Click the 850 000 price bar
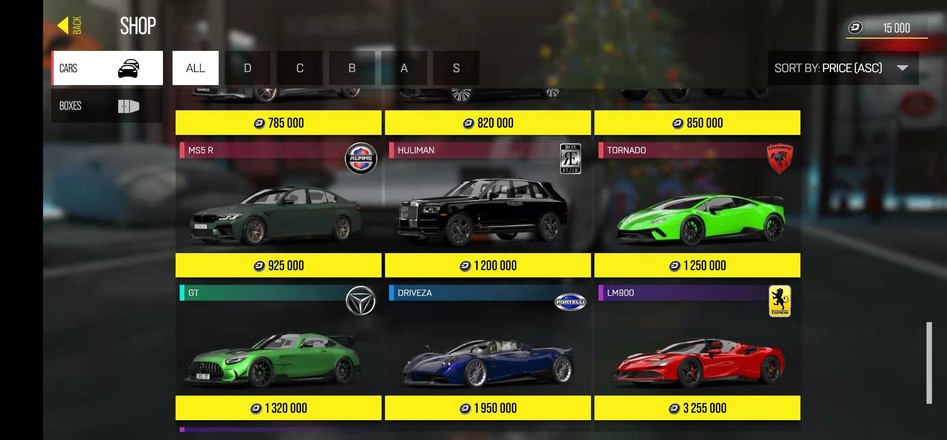 [x=697, y=123]
